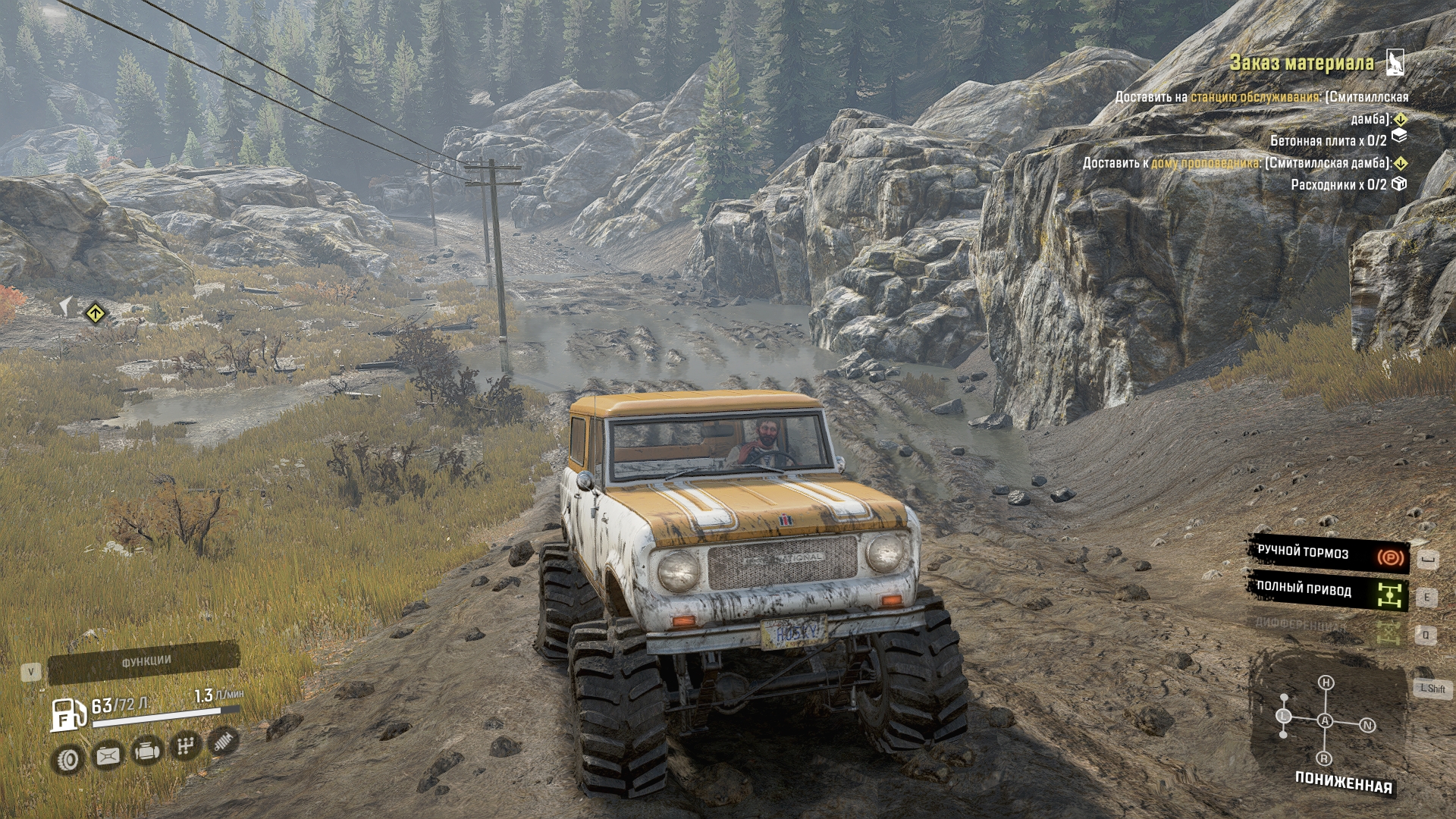Check the fuel tank damage icon
Image resolution: width=1456 pixels, height=819 pixels.
coord(108,755)
